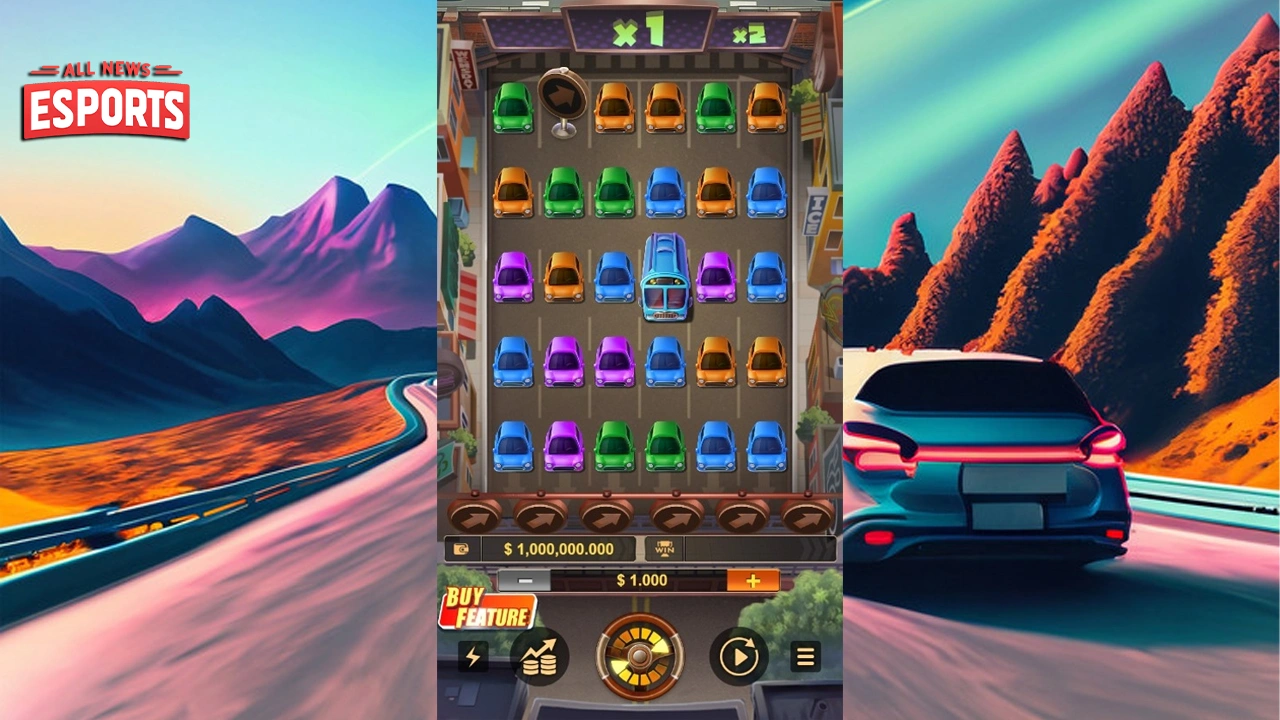
Task: Increase the bet with the orange plus button
Action: 752,581
